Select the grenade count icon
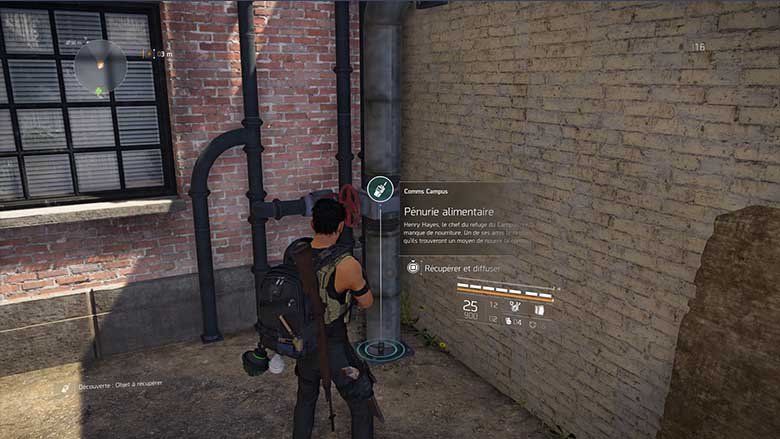Image resolution: width=780 pixels, height=439 pixels. [509, 320]
